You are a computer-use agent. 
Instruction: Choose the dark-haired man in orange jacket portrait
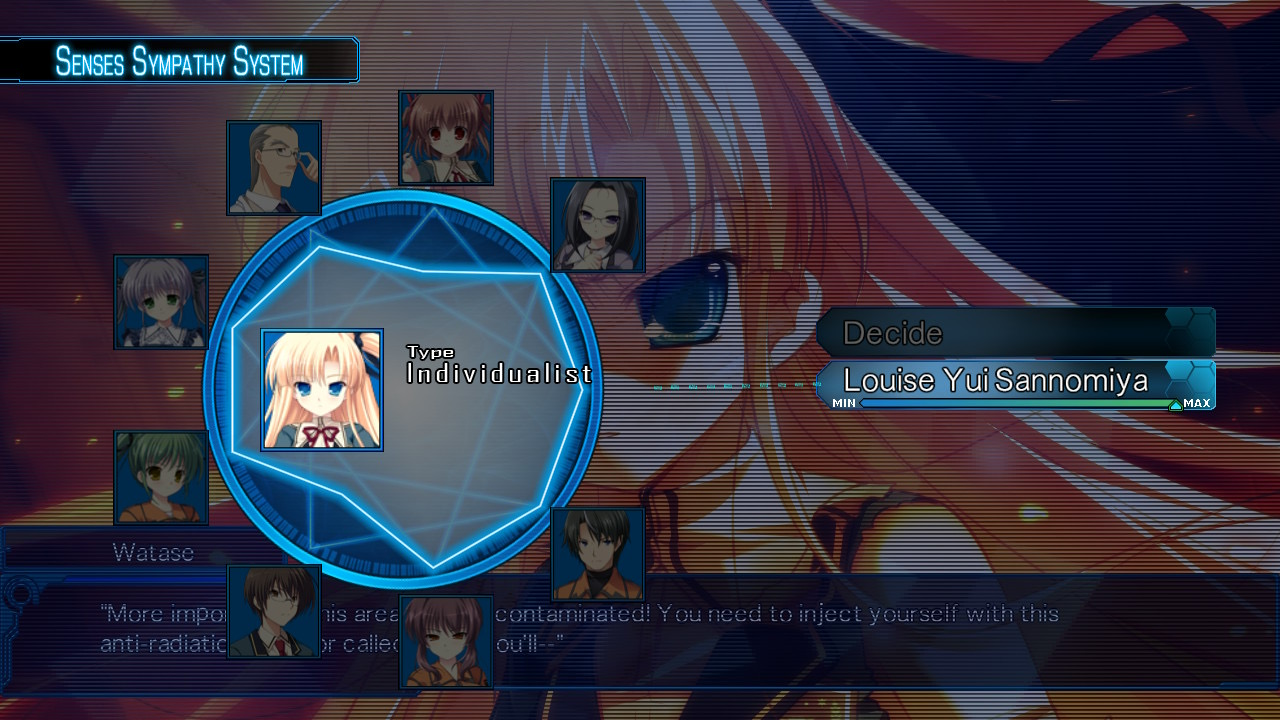pos(598,554)
